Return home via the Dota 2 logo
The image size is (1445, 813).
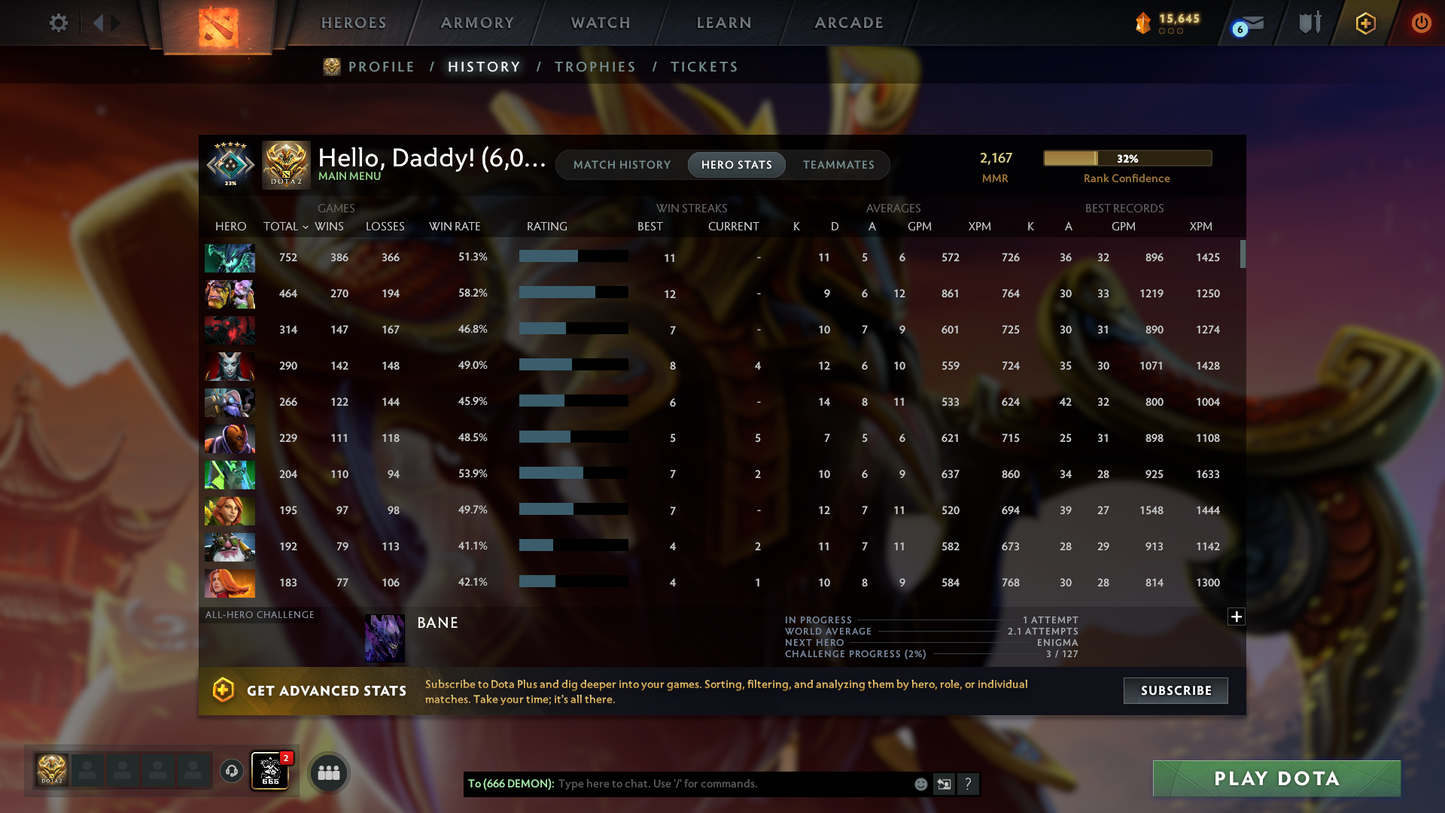click(x=217, y=26)
